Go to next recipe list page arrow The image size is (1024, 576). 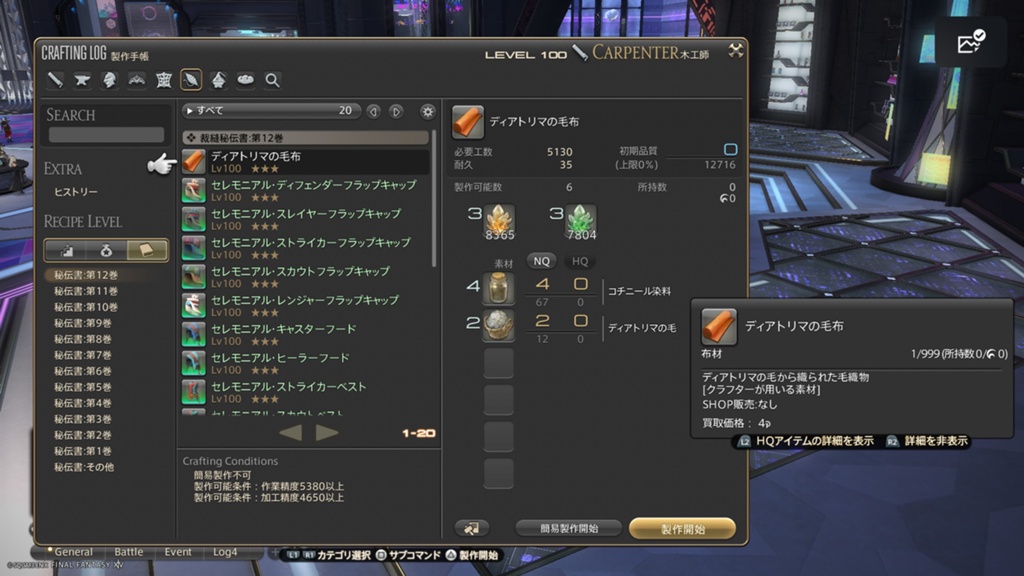coord(327,432)
